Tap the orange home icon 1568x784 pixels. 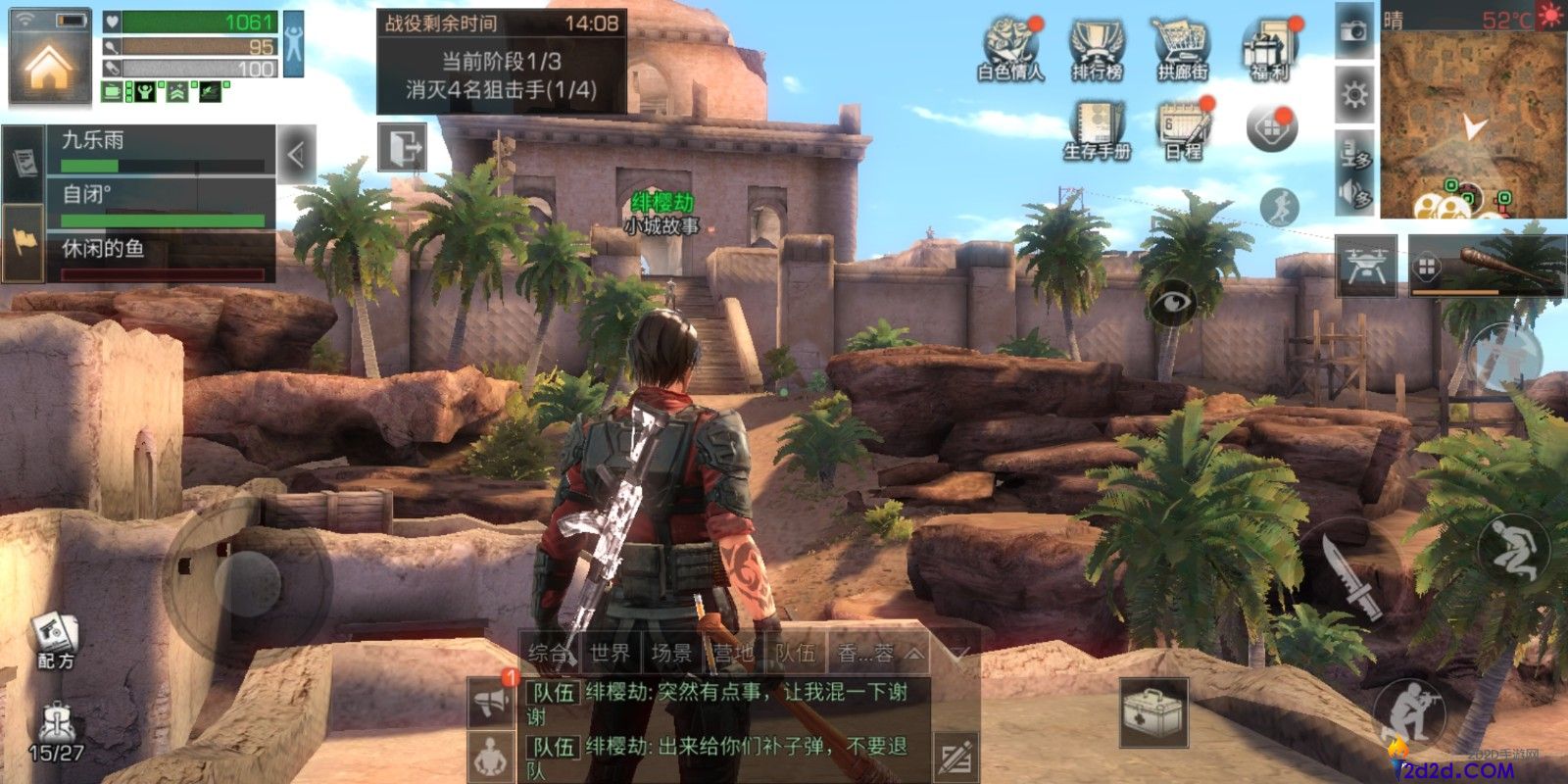[49, 67]
